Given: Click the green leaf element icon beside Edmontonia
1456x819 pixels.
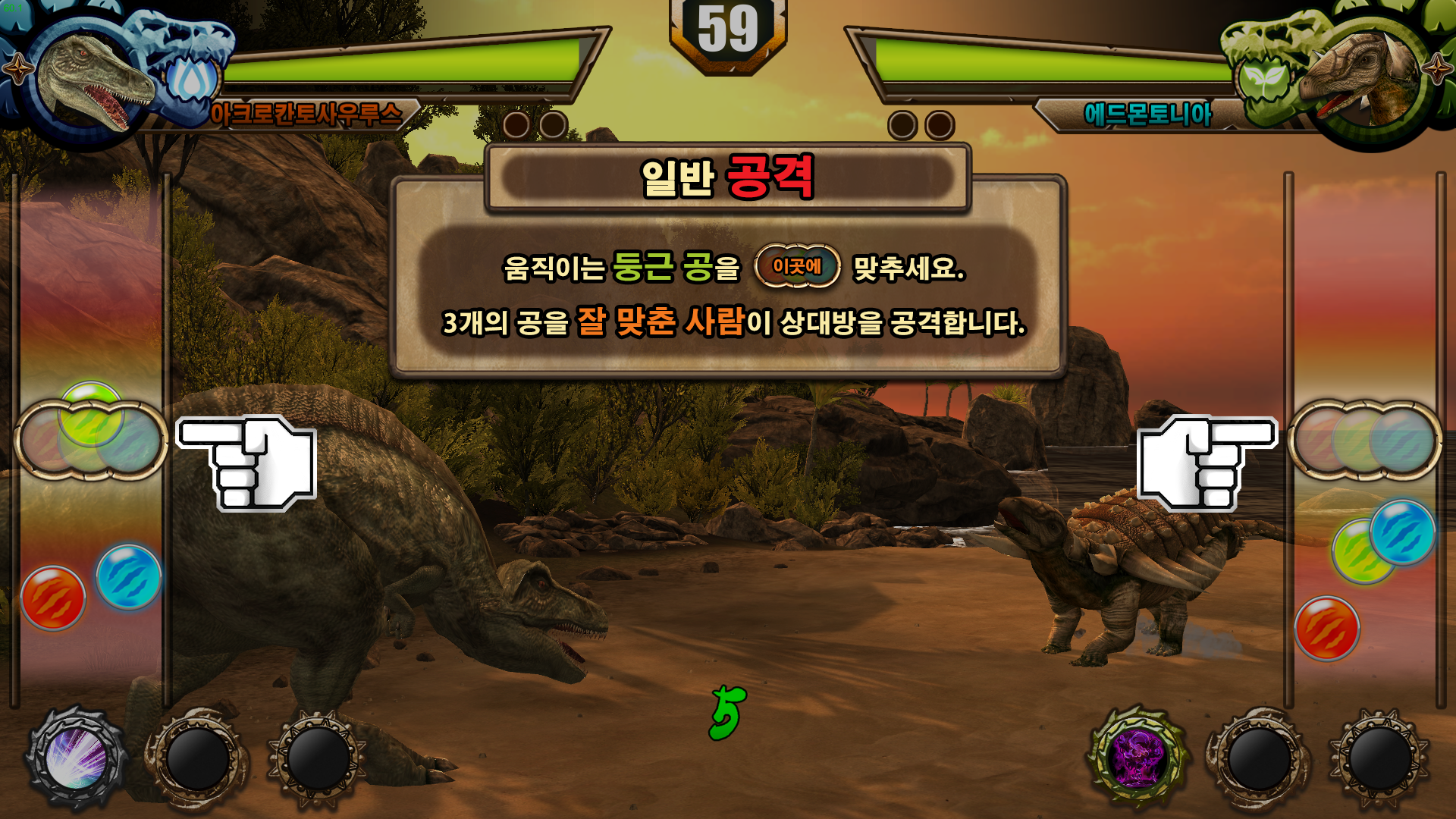Looking at the screenshot, I should pos(1262,79).
